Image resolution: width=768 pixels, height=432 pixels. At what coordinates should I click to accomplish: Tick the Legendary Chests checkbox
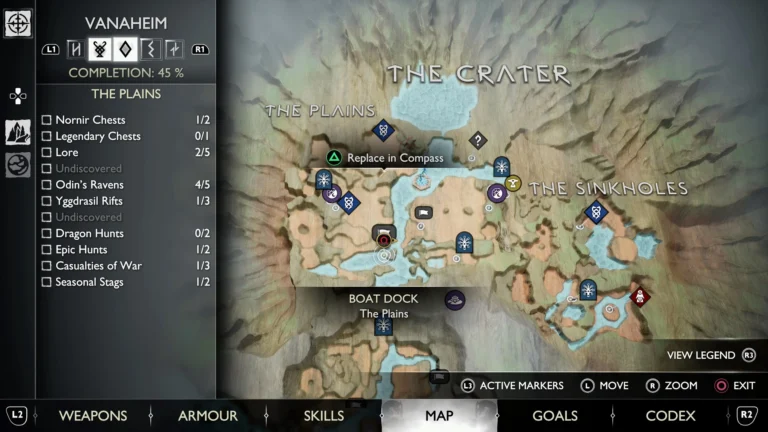click(47, 136)
